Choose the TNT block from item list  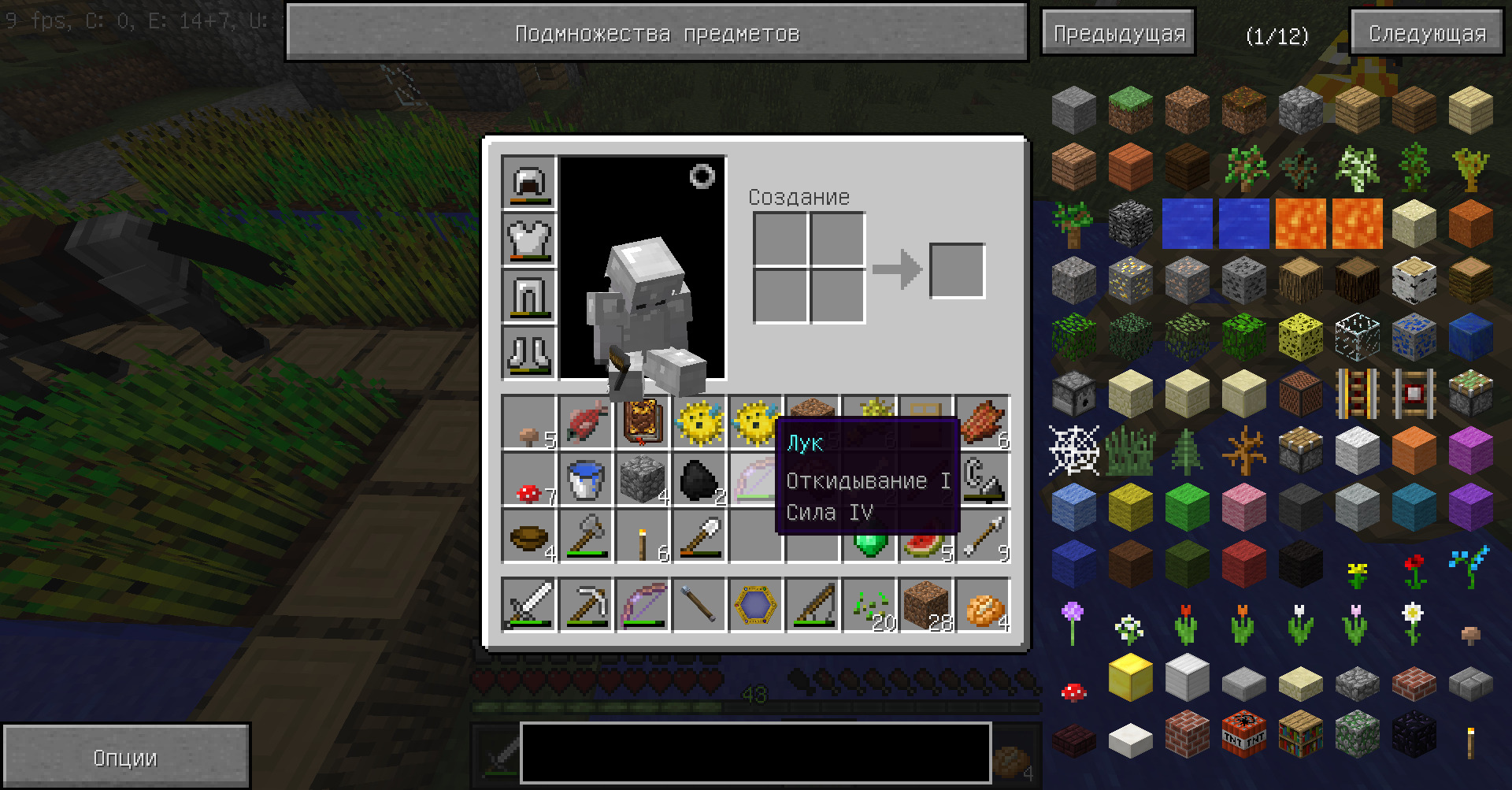(1243, 734)
